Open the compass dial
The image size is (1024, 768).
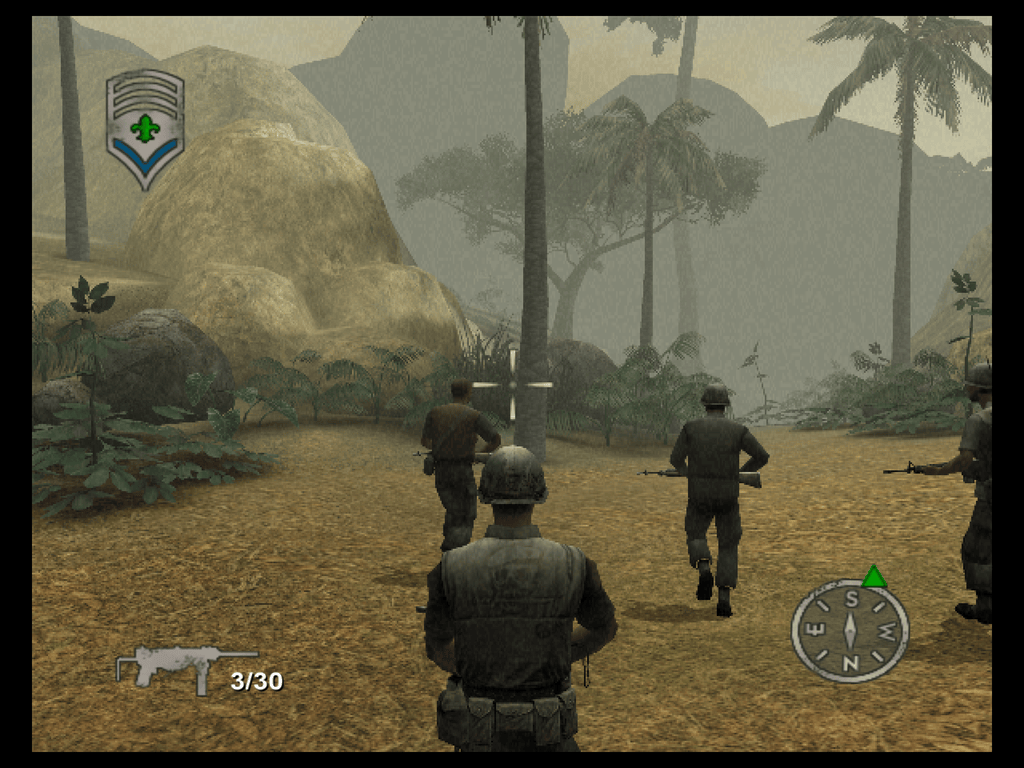coord(849,631)
